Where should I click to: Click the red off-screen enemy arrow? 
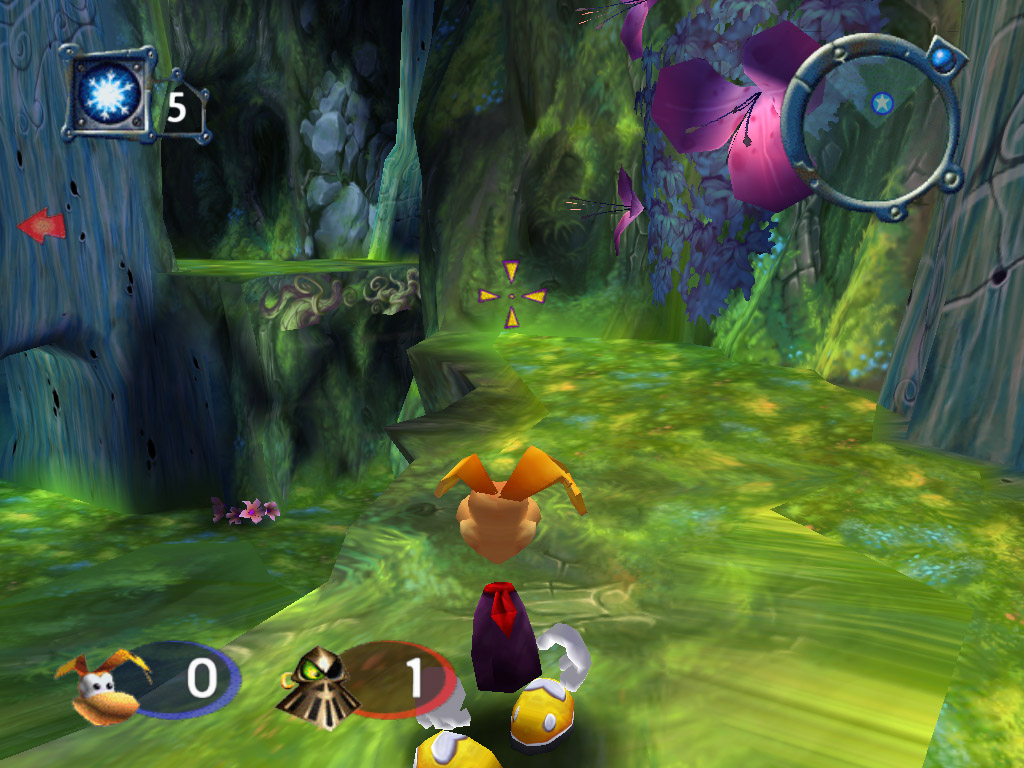click(x=42, y=226)
